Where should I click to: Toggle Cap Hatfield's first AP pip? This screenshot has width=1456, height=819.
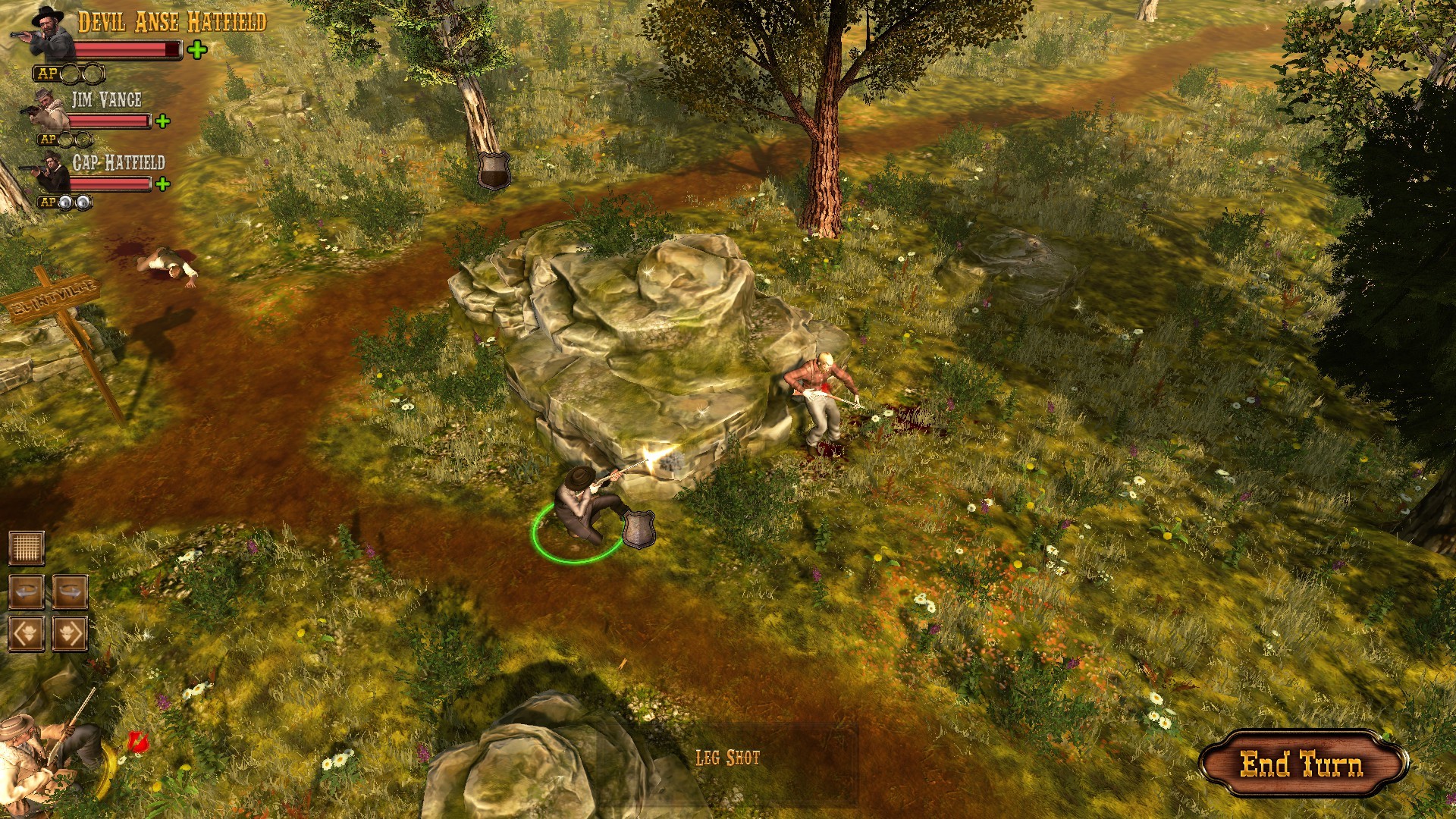click(x=65, y=202)
